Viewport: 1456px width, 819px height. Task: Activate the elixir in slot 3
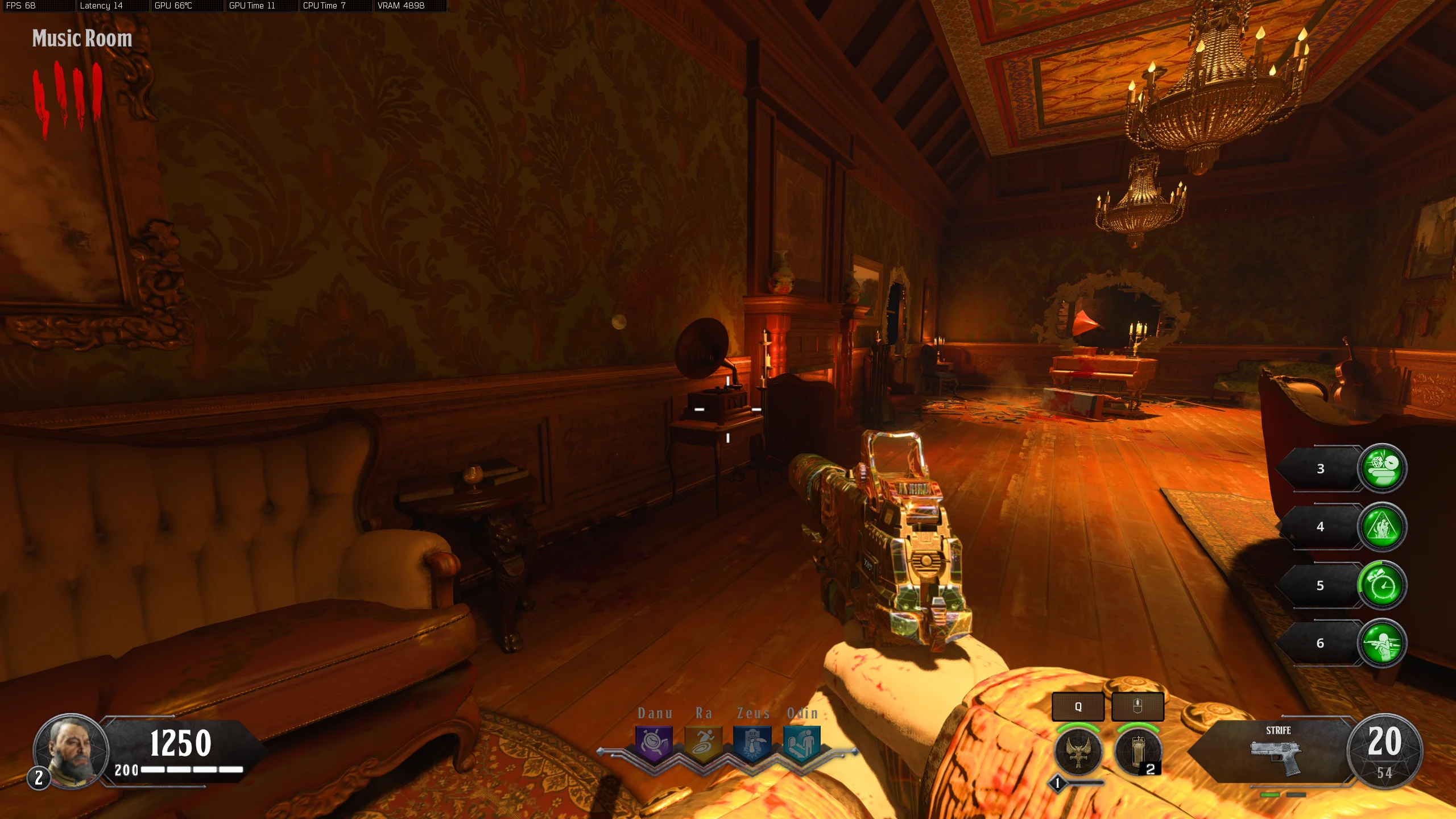[x=1382, y=468]
